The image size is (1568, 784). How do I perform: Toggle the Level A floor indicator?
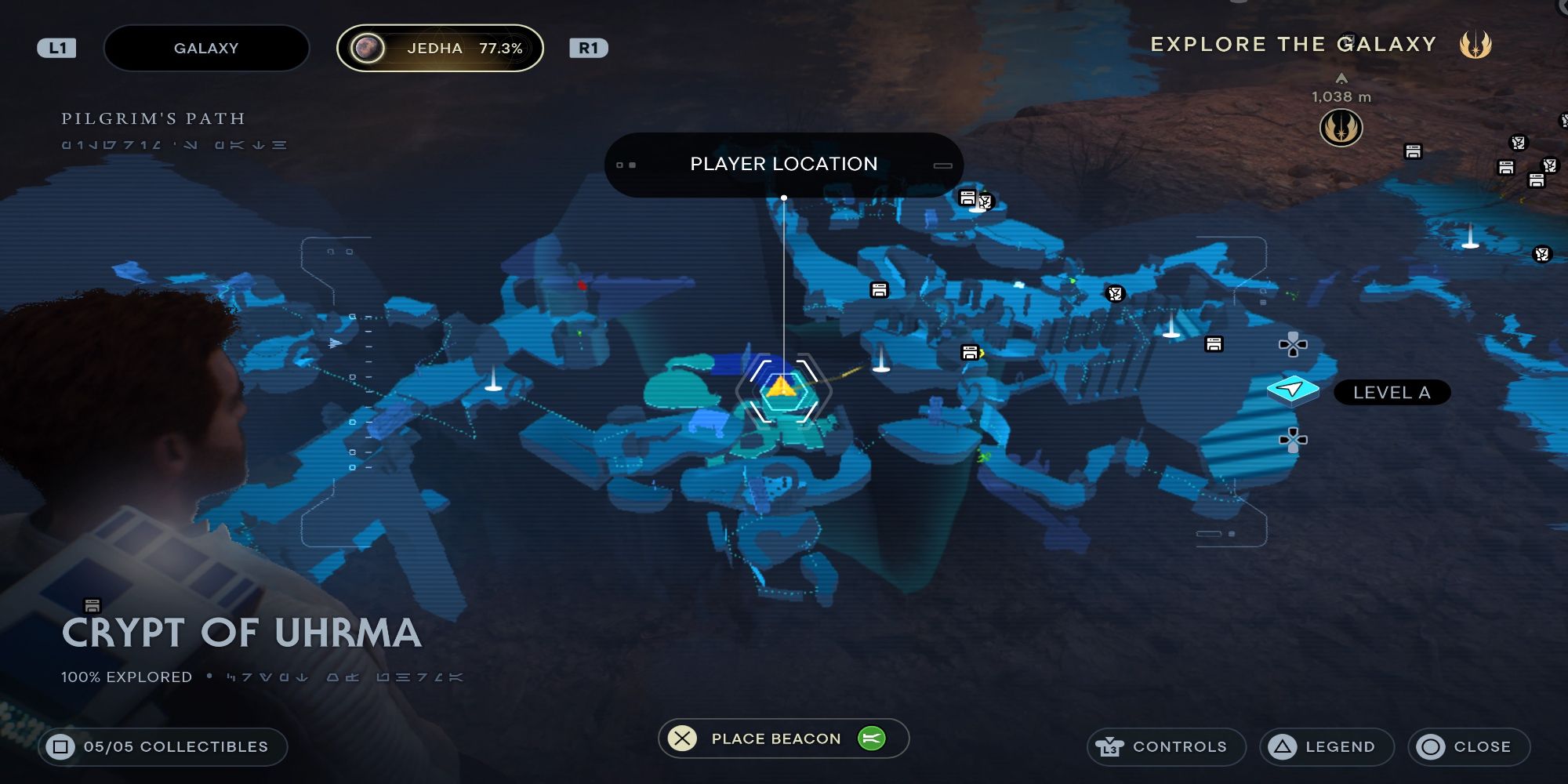point(1392,393)
